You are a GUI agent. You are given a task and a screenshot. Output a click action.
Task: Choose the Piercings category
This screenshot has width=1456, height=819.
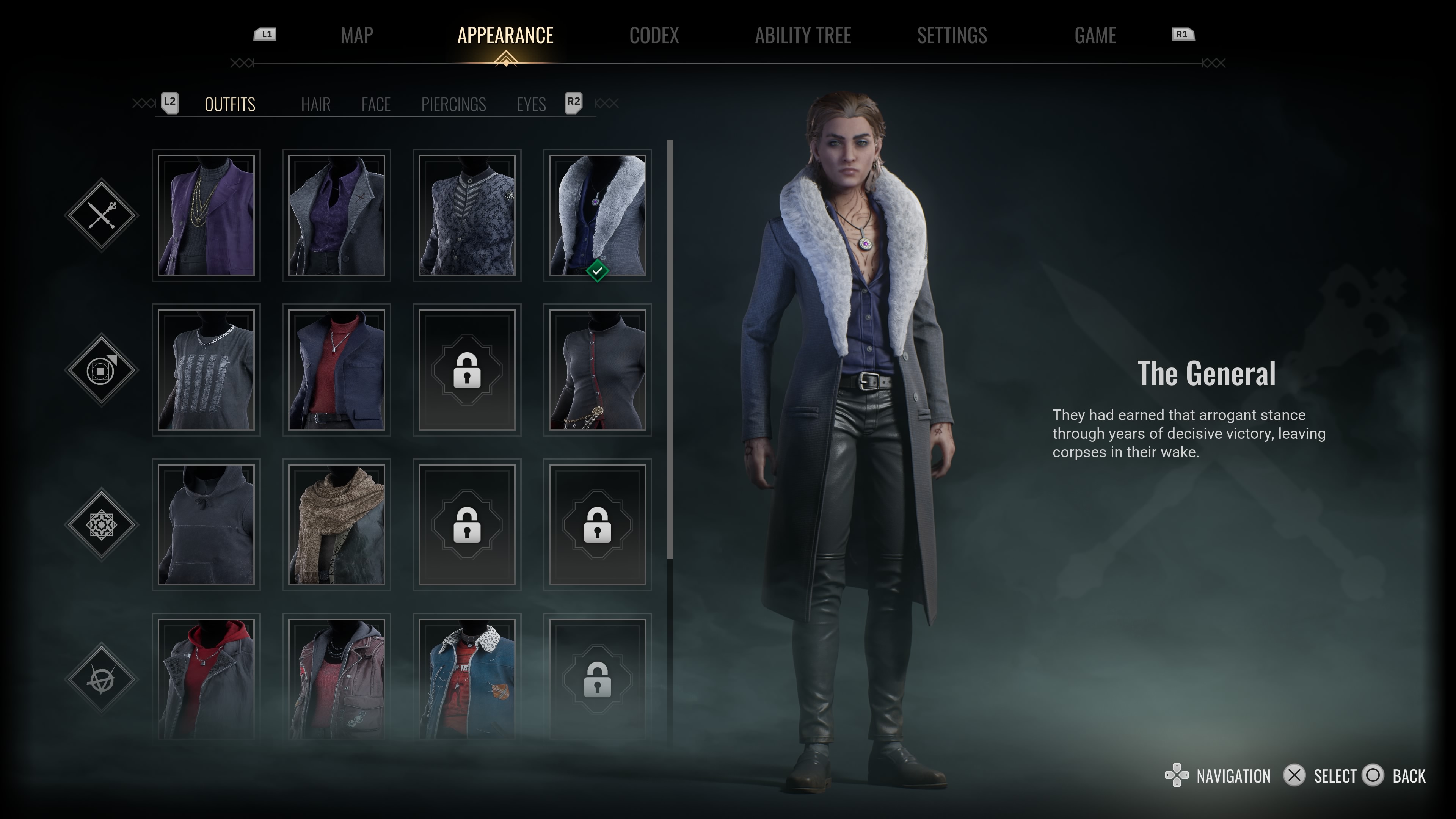tap(453, 105)
